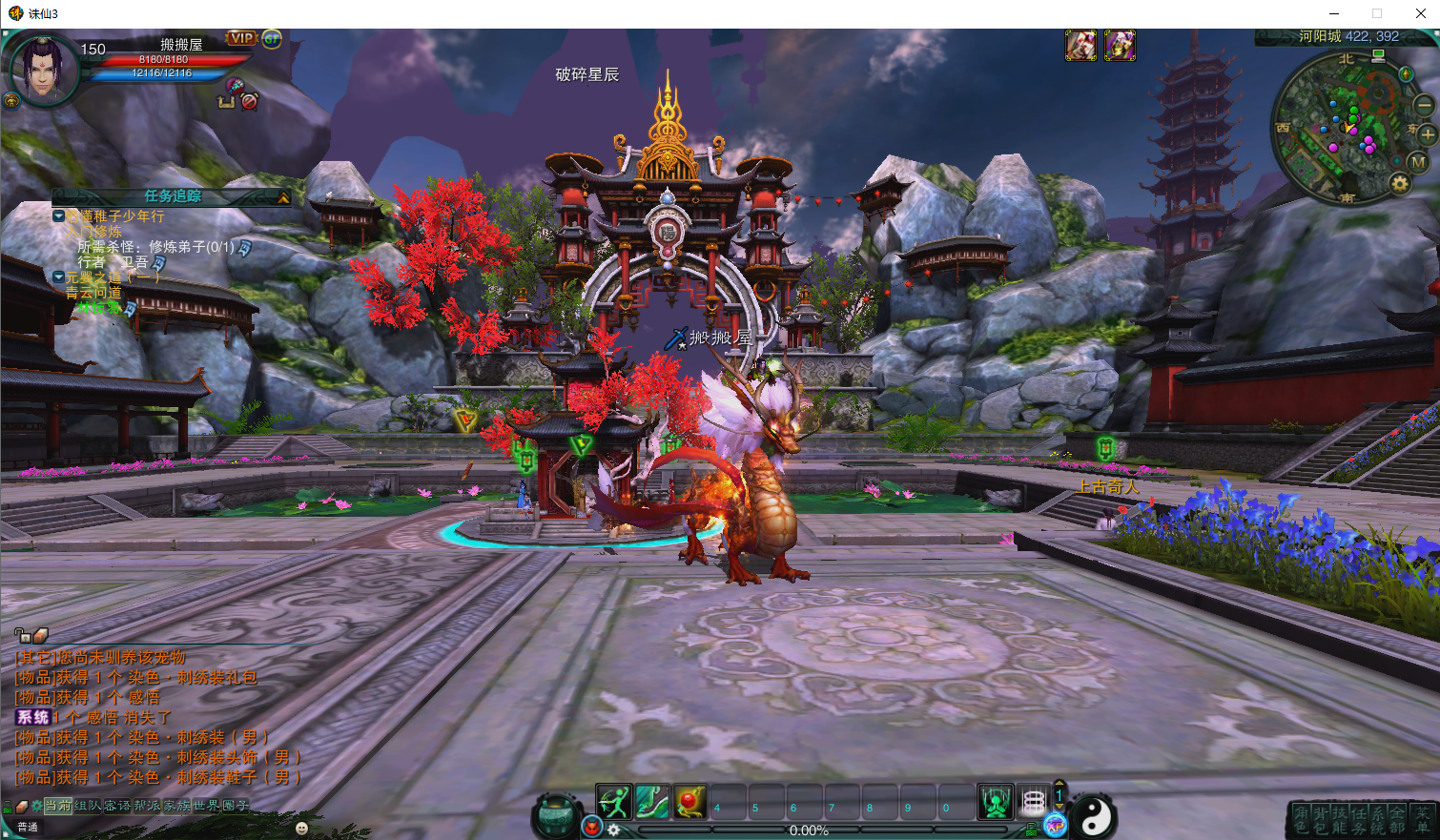Image resolution: width=1440 pixels, height=840 pixels.
Task: Activate the red orb skill in slot 3
Action: click(x=690, y=802)
